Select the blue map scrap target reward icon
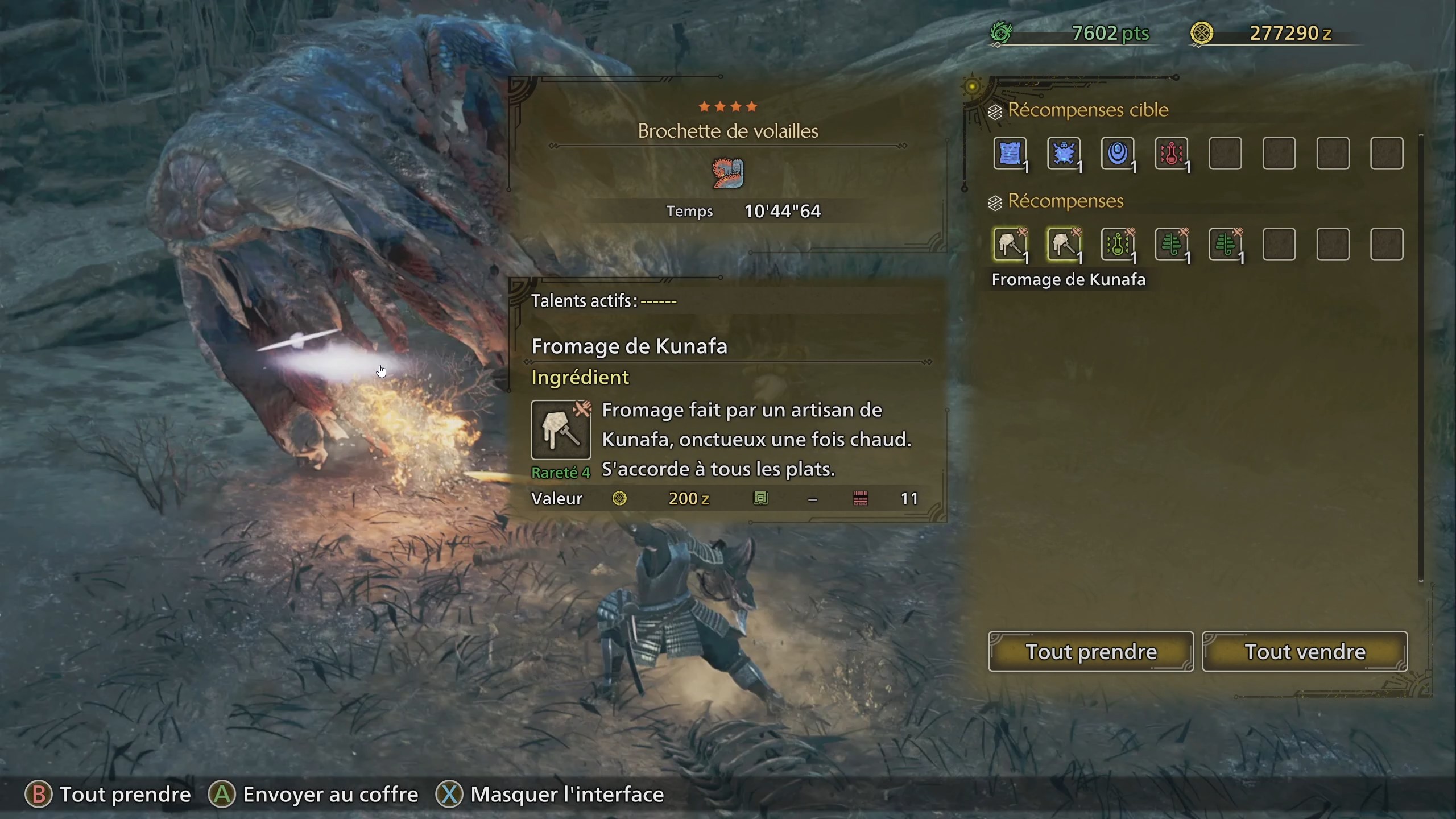The height and width of the screenshot is (819, 1456). [x=1010, y=154]
